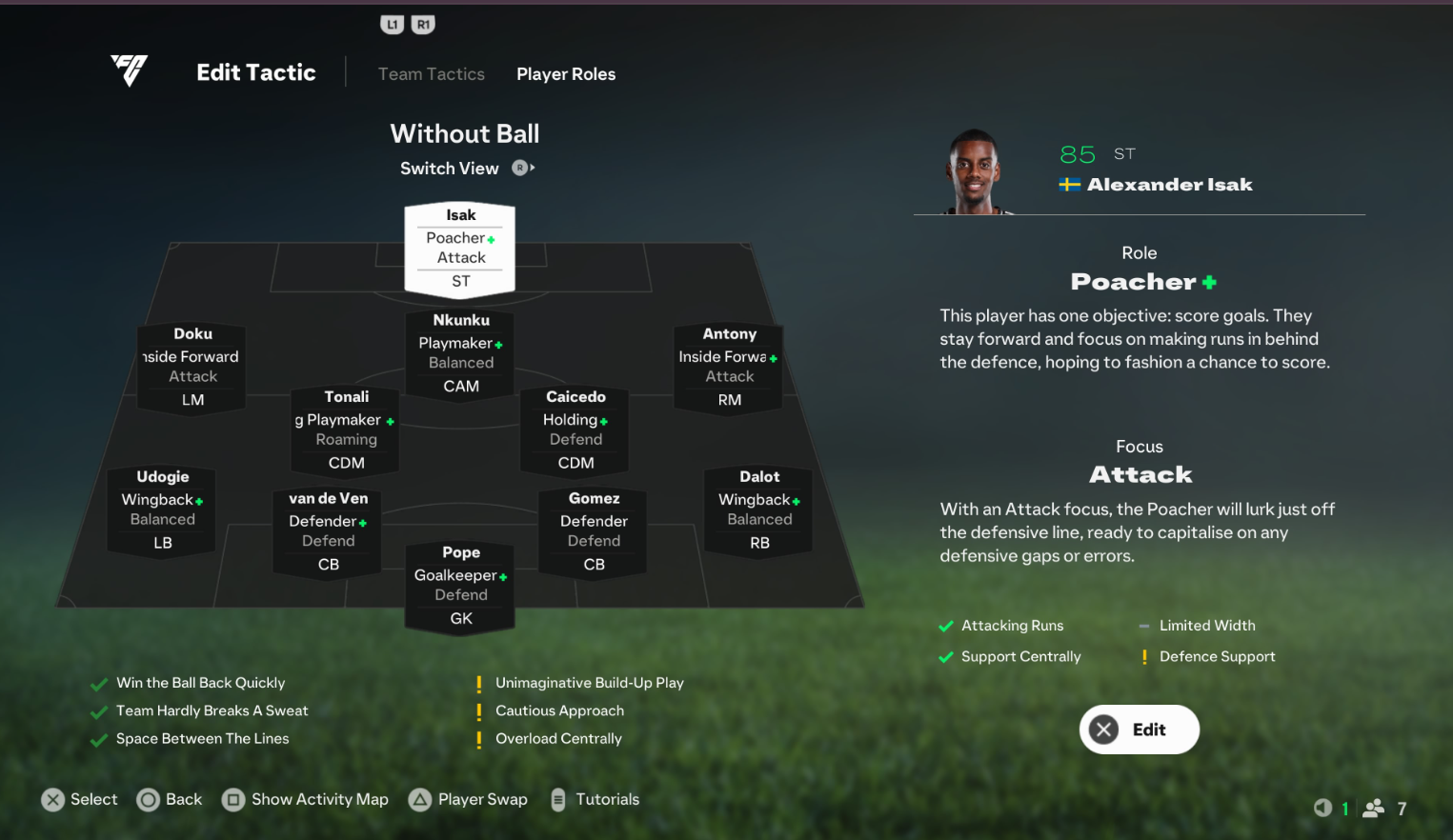Screen dimensions: 1453x840
Task: Open Switch View with R stick control
Action: (521, 168)
